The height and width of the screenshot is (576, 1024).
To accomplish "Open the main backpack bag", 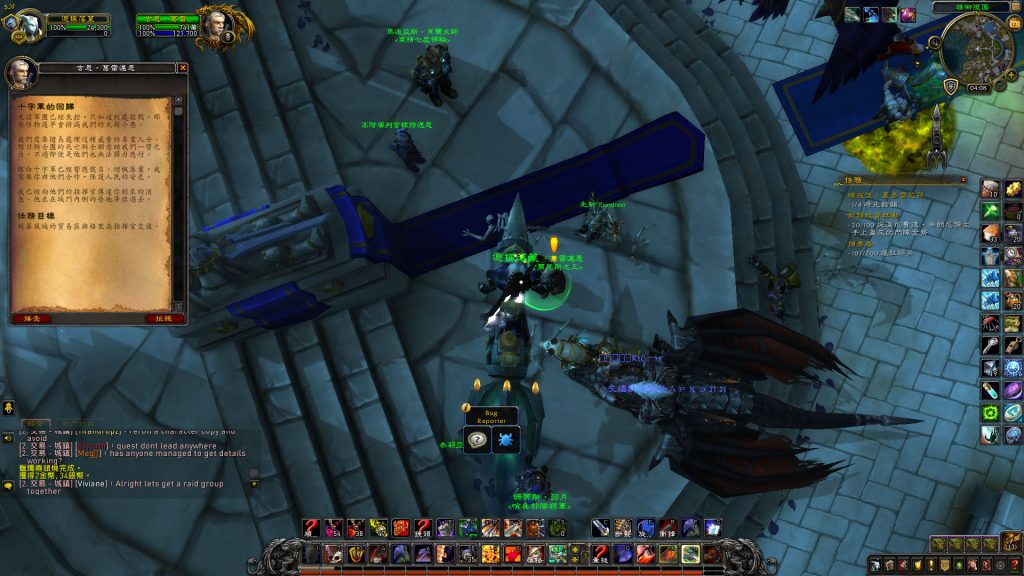I will 1009,542.
